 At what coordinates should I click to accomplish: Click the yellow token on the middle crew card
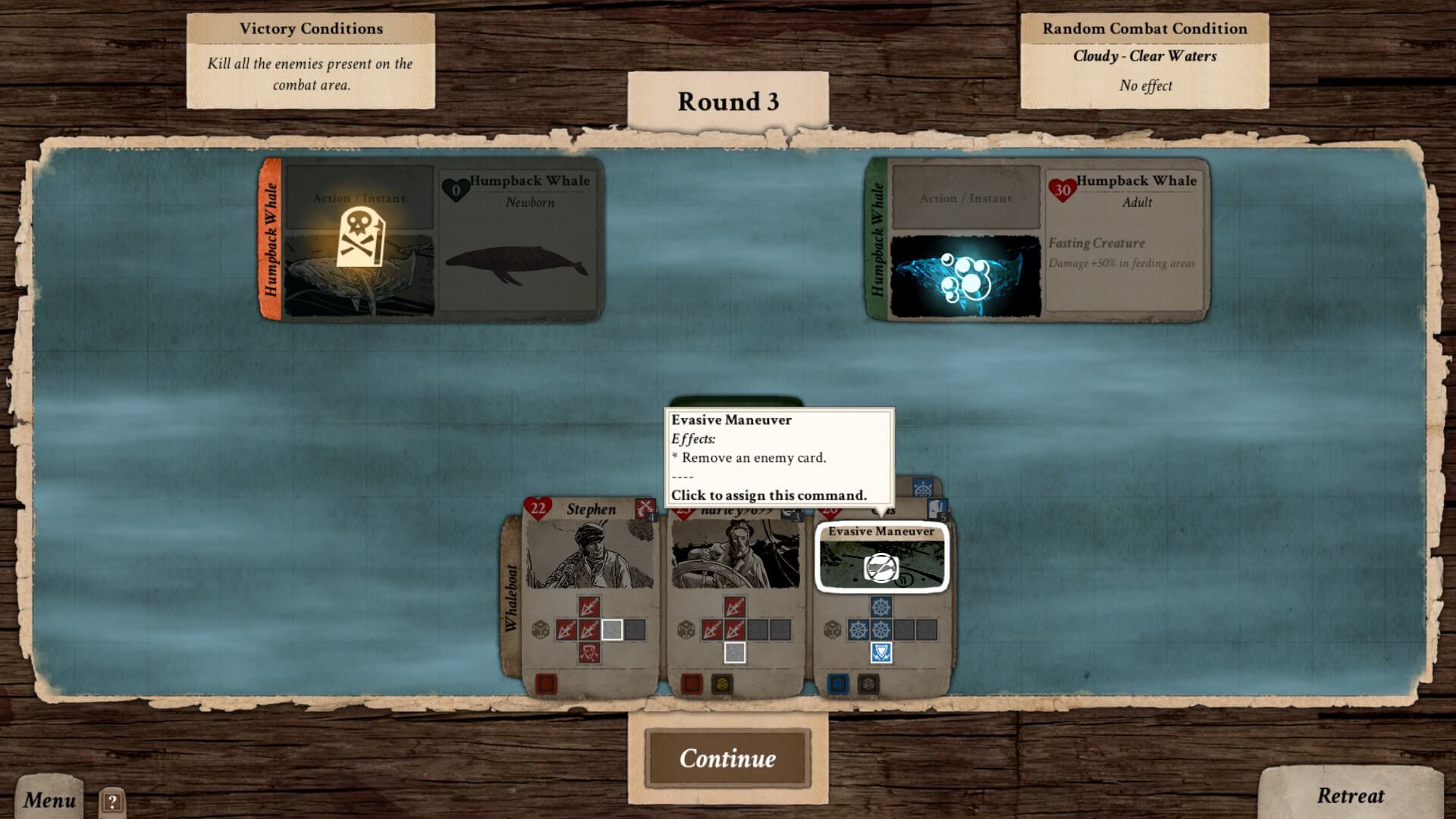pyautogui.click(x=721, y=684)
